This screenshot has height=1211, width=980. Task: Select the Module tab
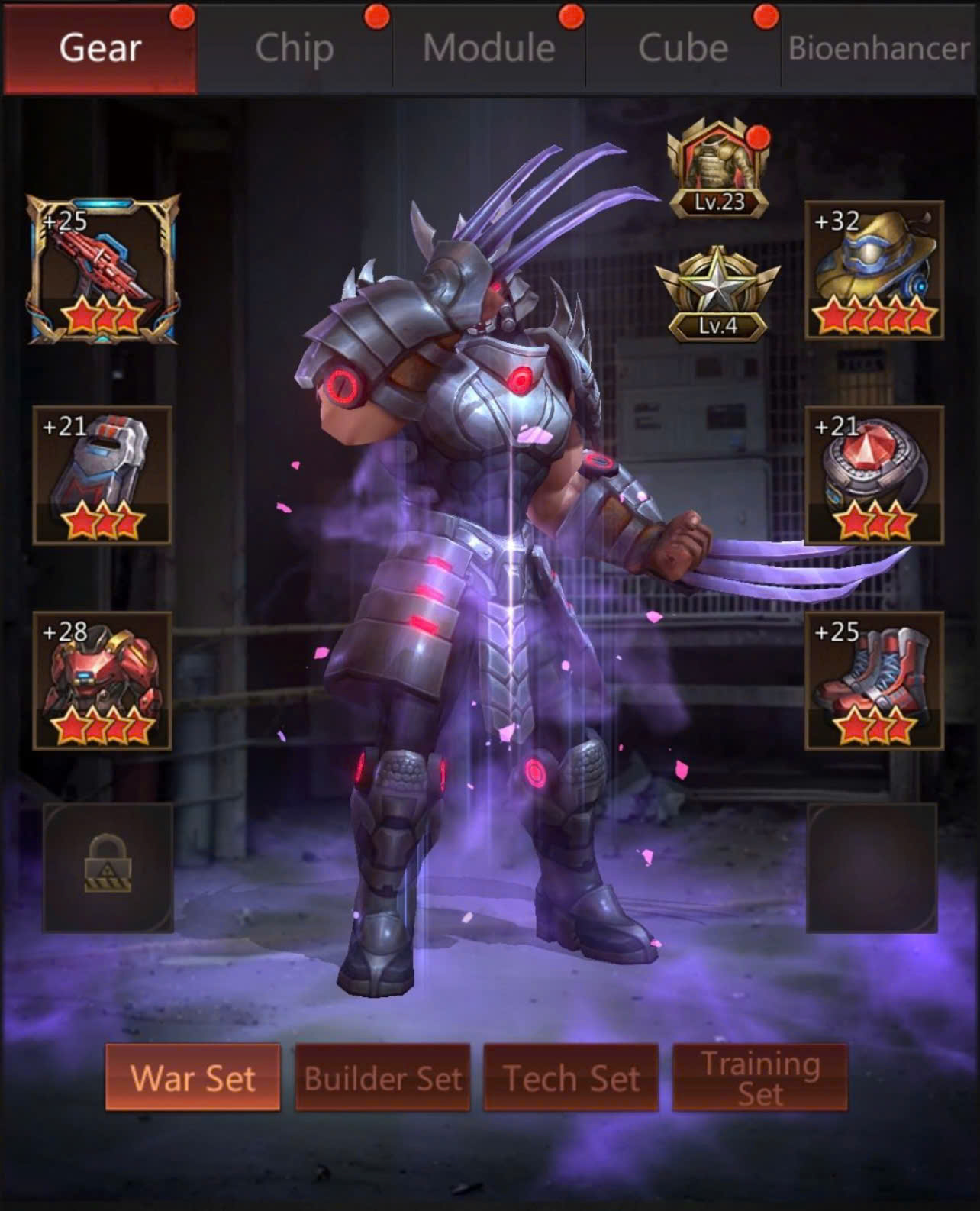488,49
